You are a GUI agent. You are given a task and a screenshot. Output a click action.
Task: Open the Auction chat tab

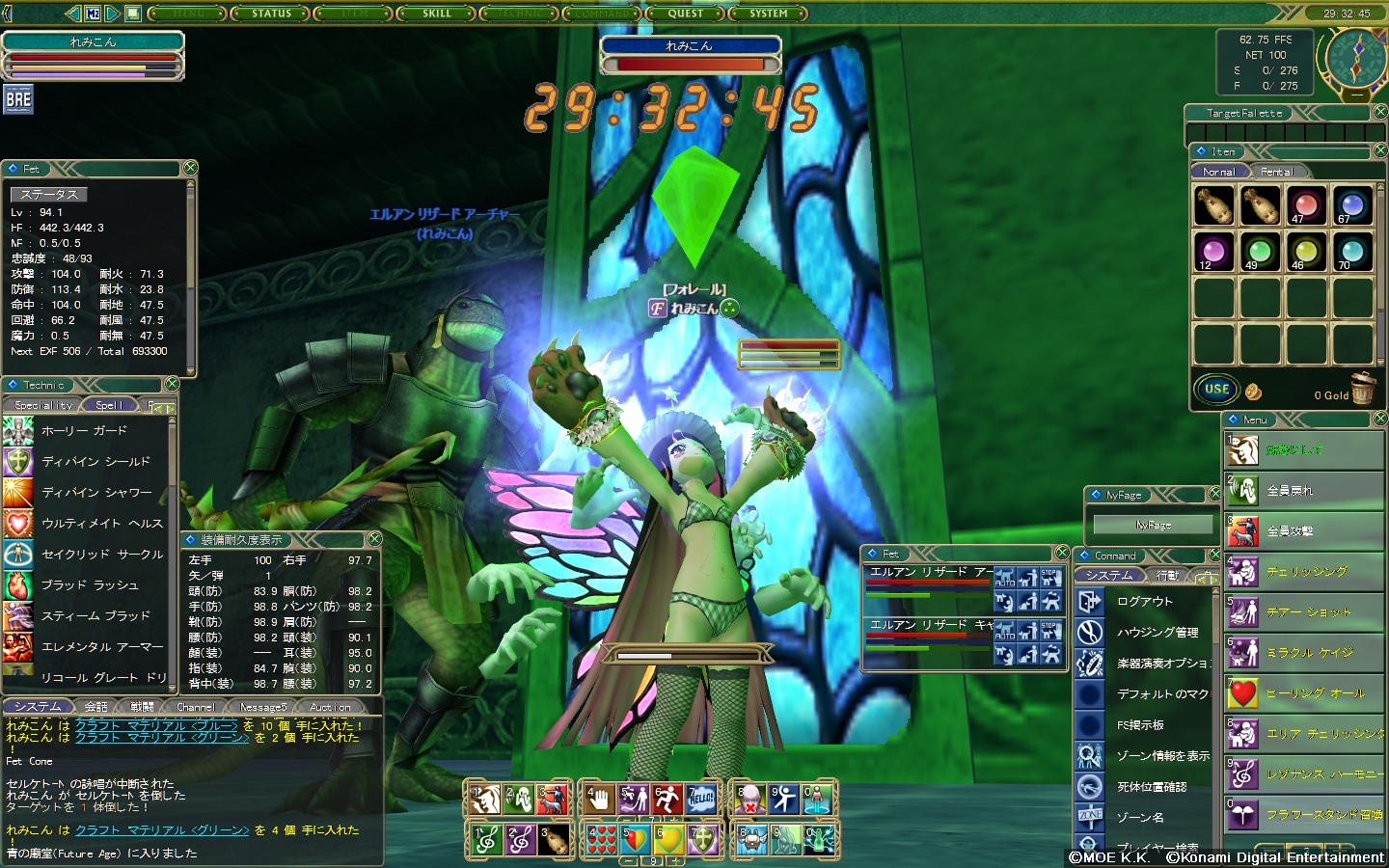click(330, 707)
